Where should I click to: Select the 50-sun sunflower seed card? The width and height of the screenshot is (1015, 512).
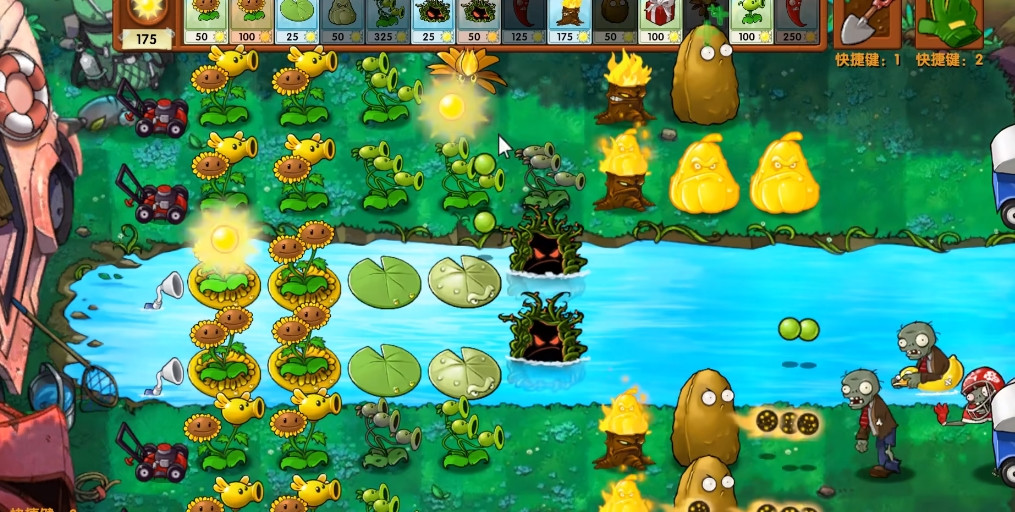pyautogui.click(x=206, y=22)
